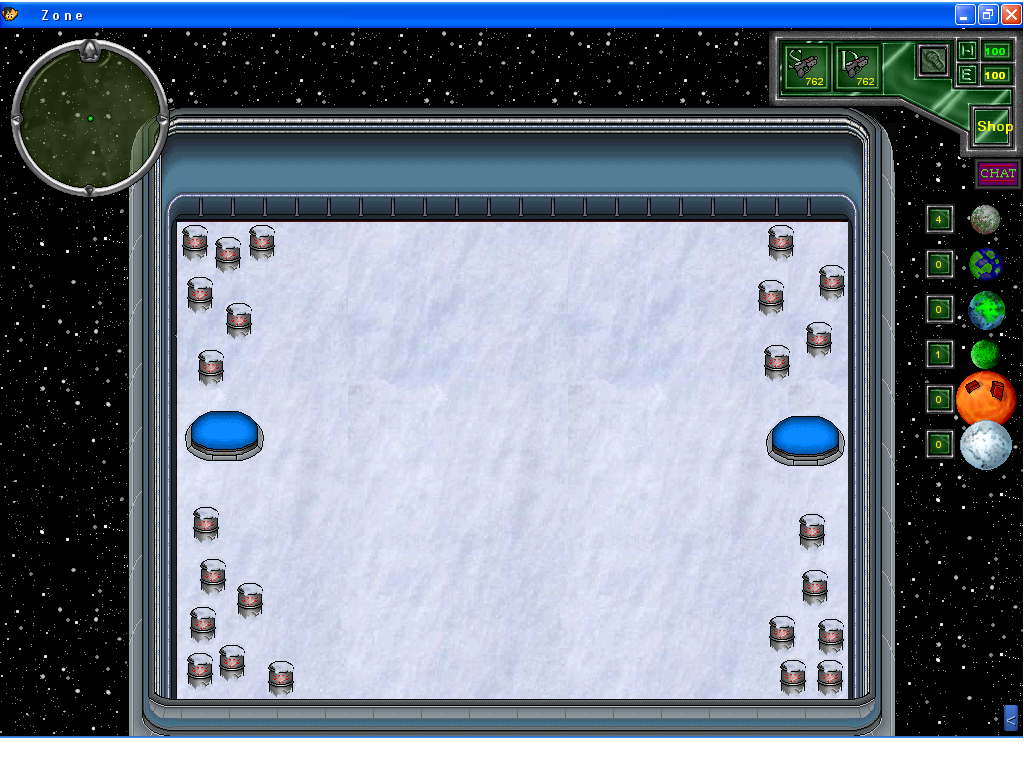Image resolution: width=1024 pixels, height=768 pixels.
Task: Open the CHAT panel
Action: [997, 174]
